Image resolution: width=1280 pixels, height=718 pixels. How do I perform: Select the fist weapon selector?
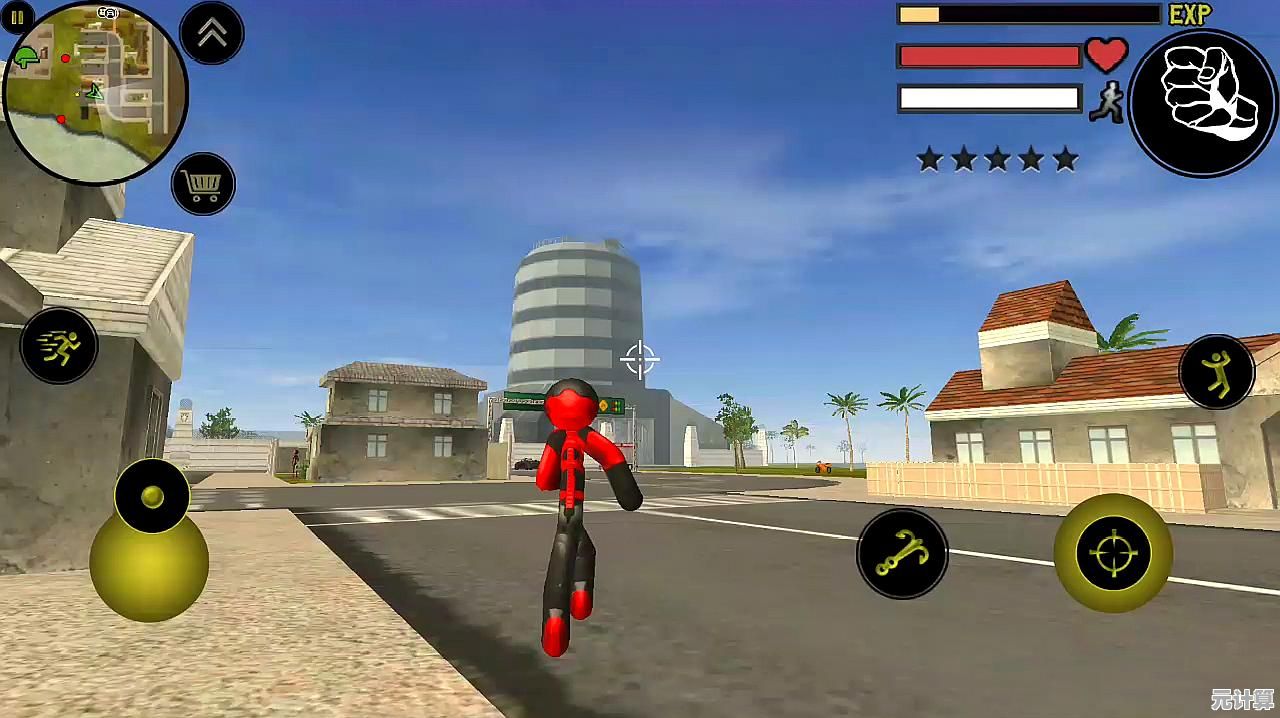coord(1203,103)
